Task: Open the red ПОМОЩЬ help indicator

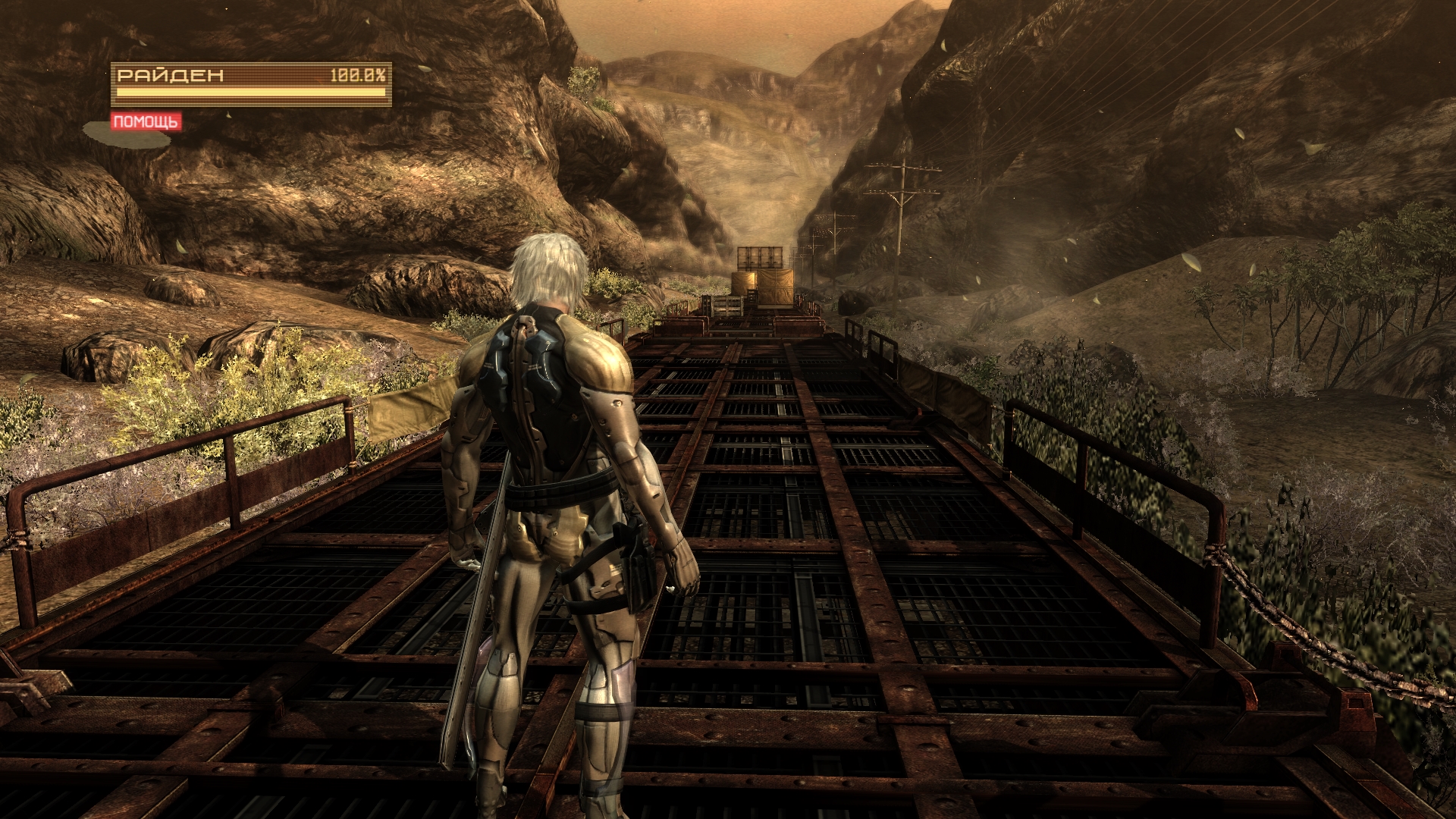Action: pyautogui.click(x=146, y=121)
